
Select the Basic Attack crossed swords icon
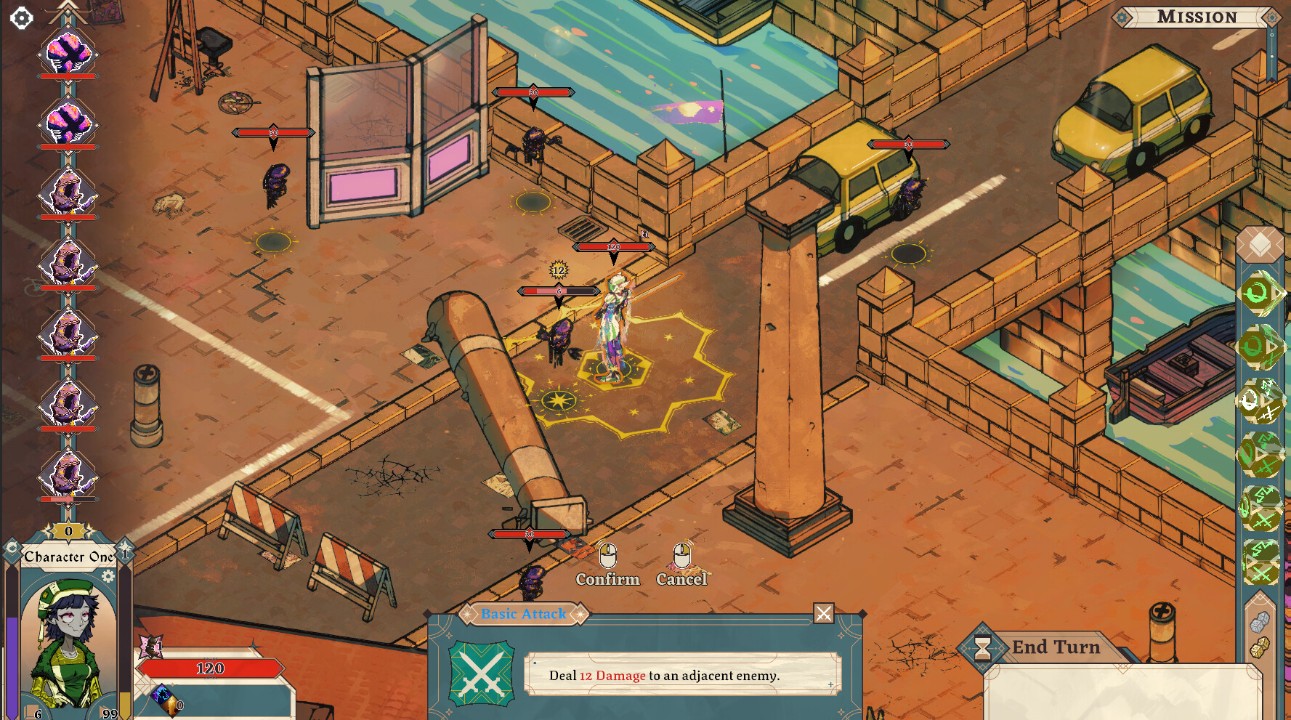pos(481,674)
